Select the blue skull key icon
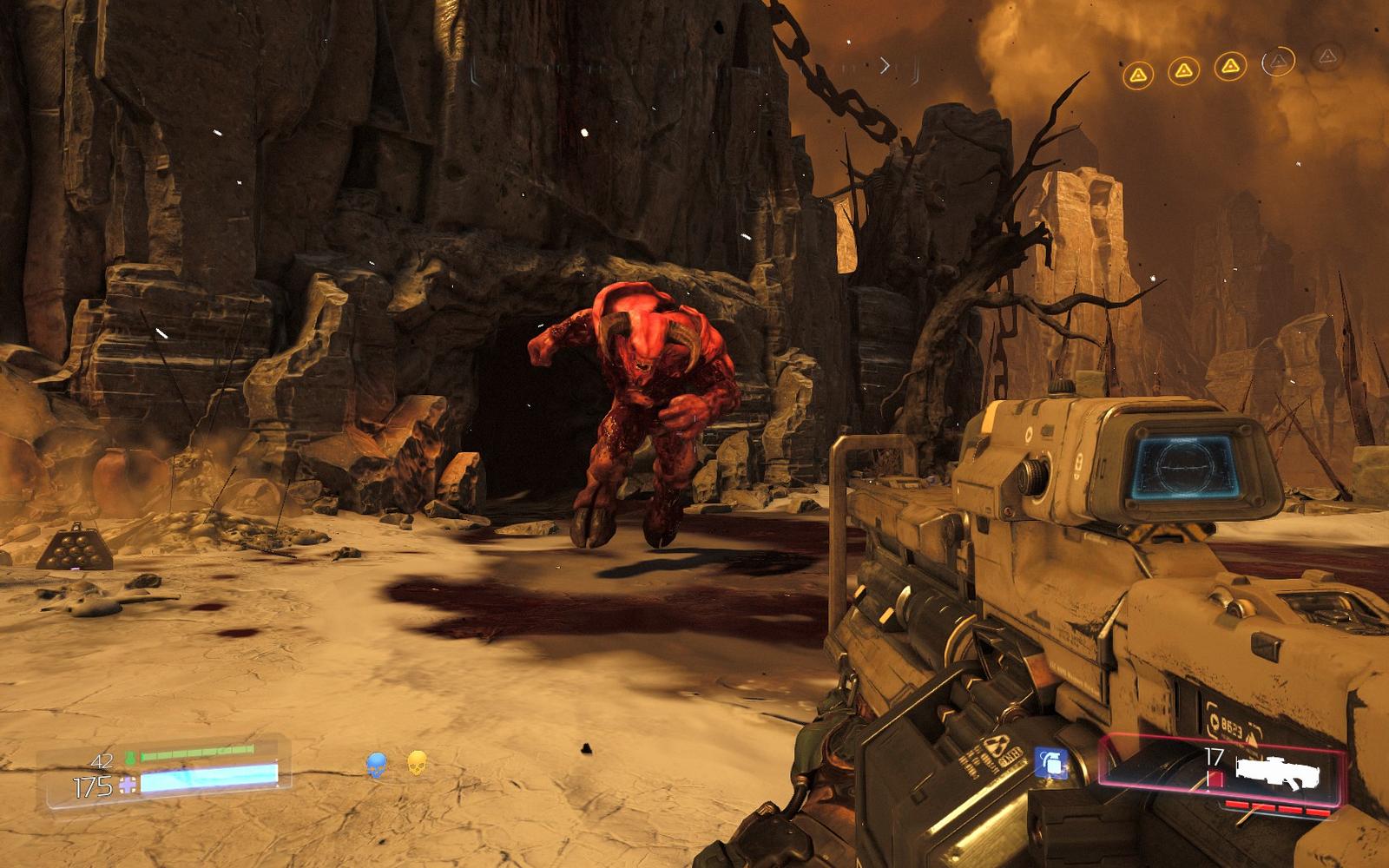Viewport: 1389px width, 868px height. click(376, 765)
